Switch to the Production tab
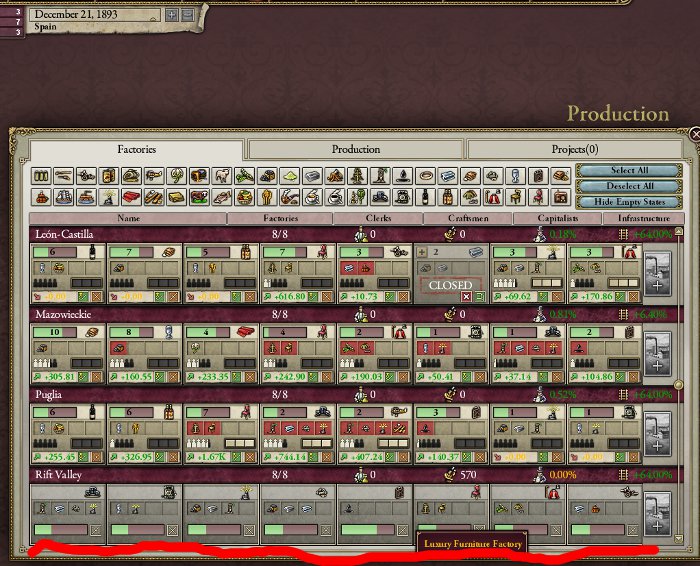 click(356, 149)
